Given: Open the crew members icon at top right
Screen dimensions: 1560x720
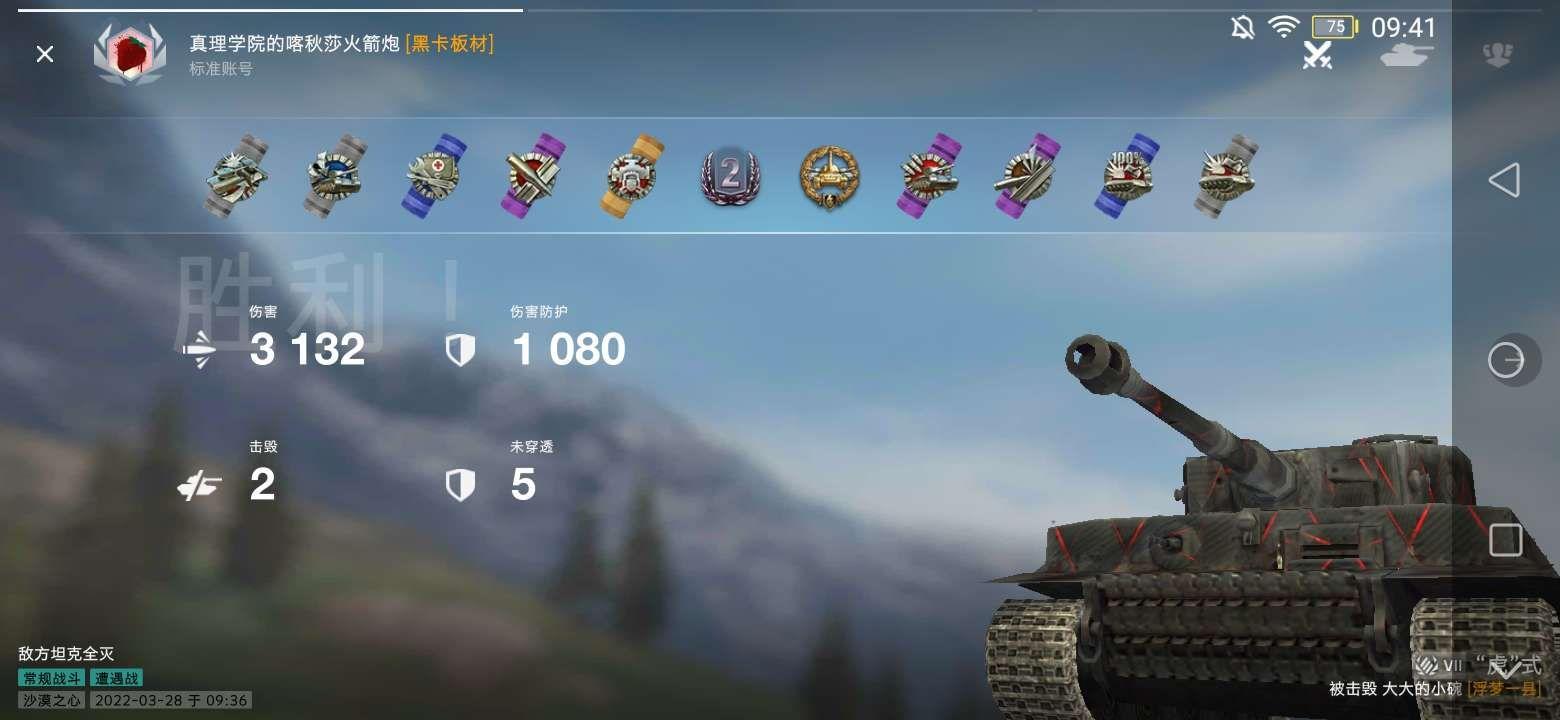Looking at the screenshot, I should click(1498, 54).
